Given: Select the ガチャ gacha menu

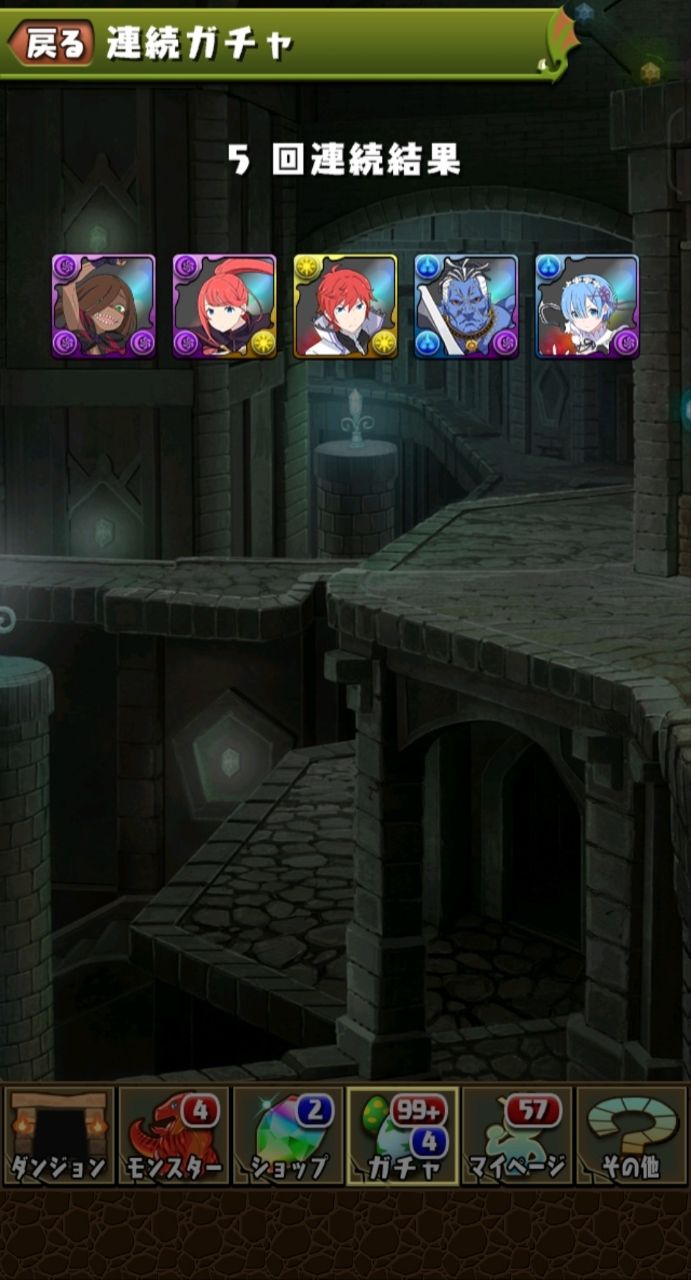Looking at the screenshot, I should coord(403,1136).
